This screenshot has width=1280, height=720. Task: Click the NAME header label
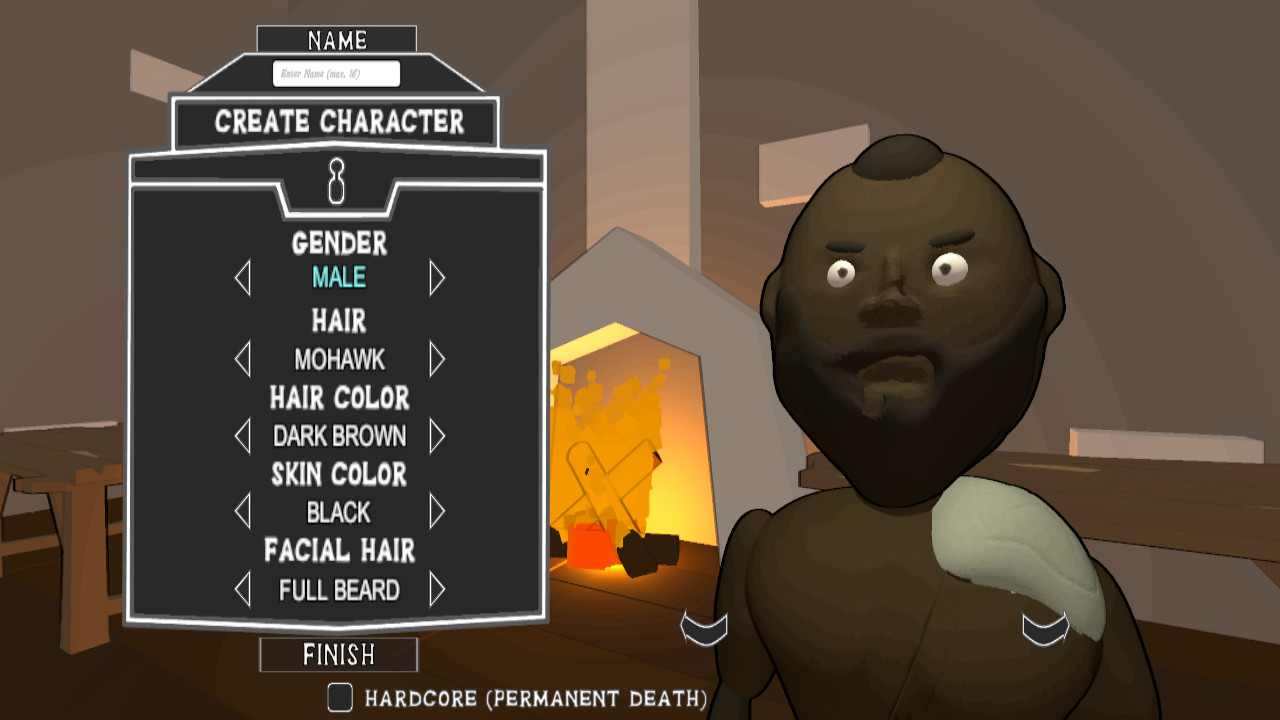pos(337,40)
